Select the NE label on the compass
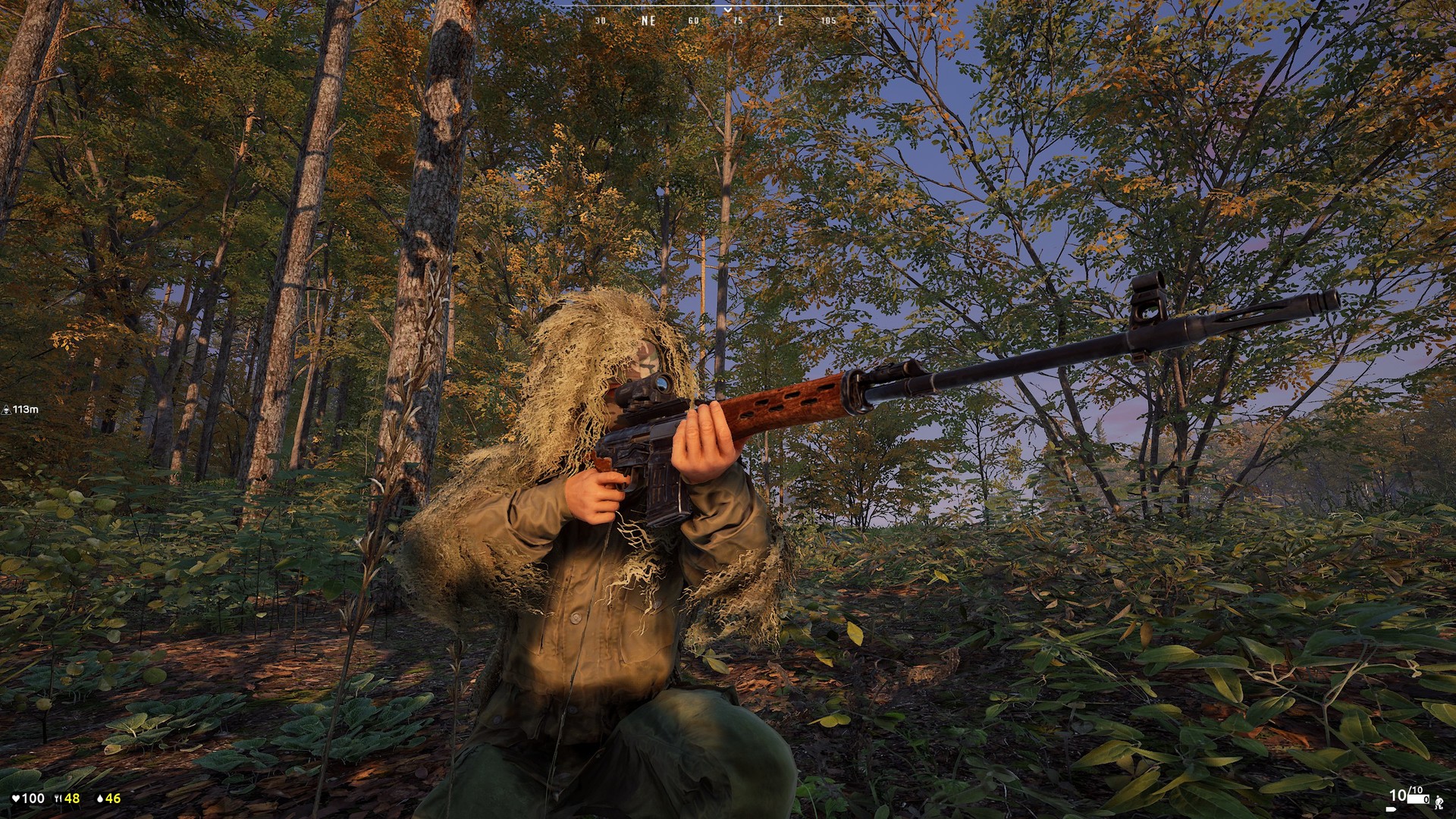Image resolution: width=1456 pixels, height=819 pixels. (x=648, y=20)
